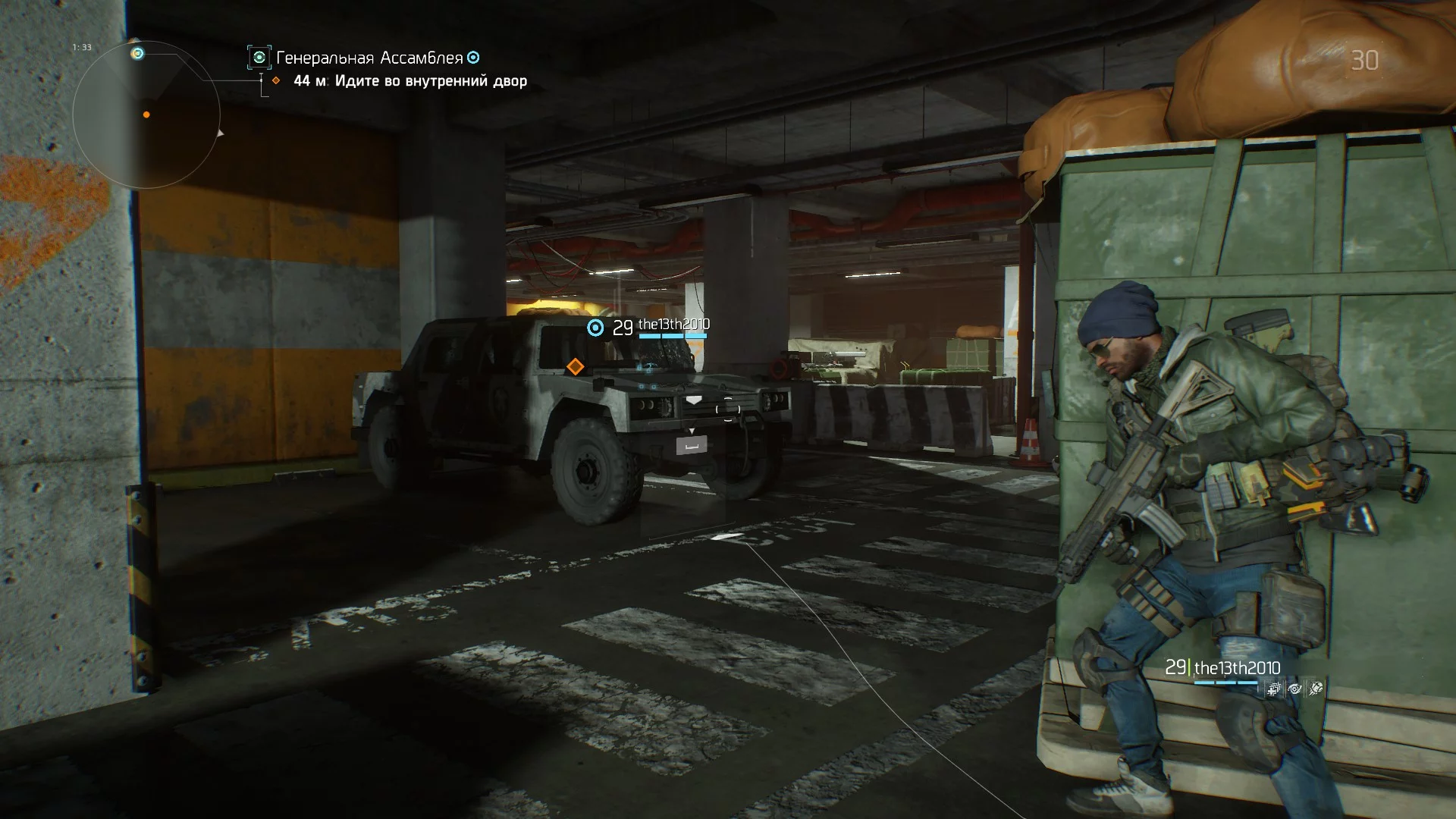This screenshot has width=1456, height=819.
Task: Activate the eye-shaped Pulse skill icon
Action: [x=1295, y=689]
